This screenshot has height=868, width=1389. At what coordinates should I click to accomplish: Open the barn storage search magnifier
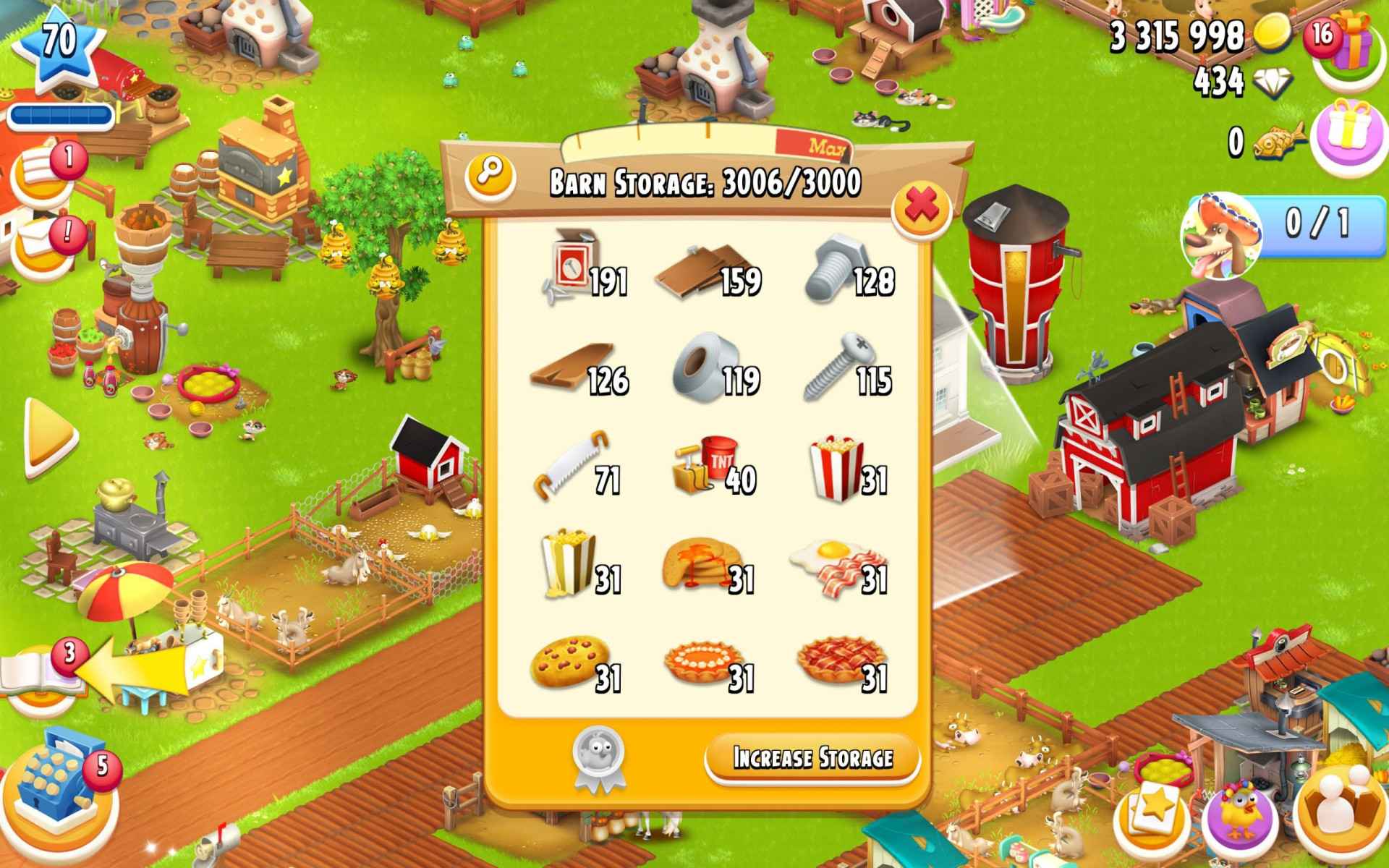pos(490,175)
